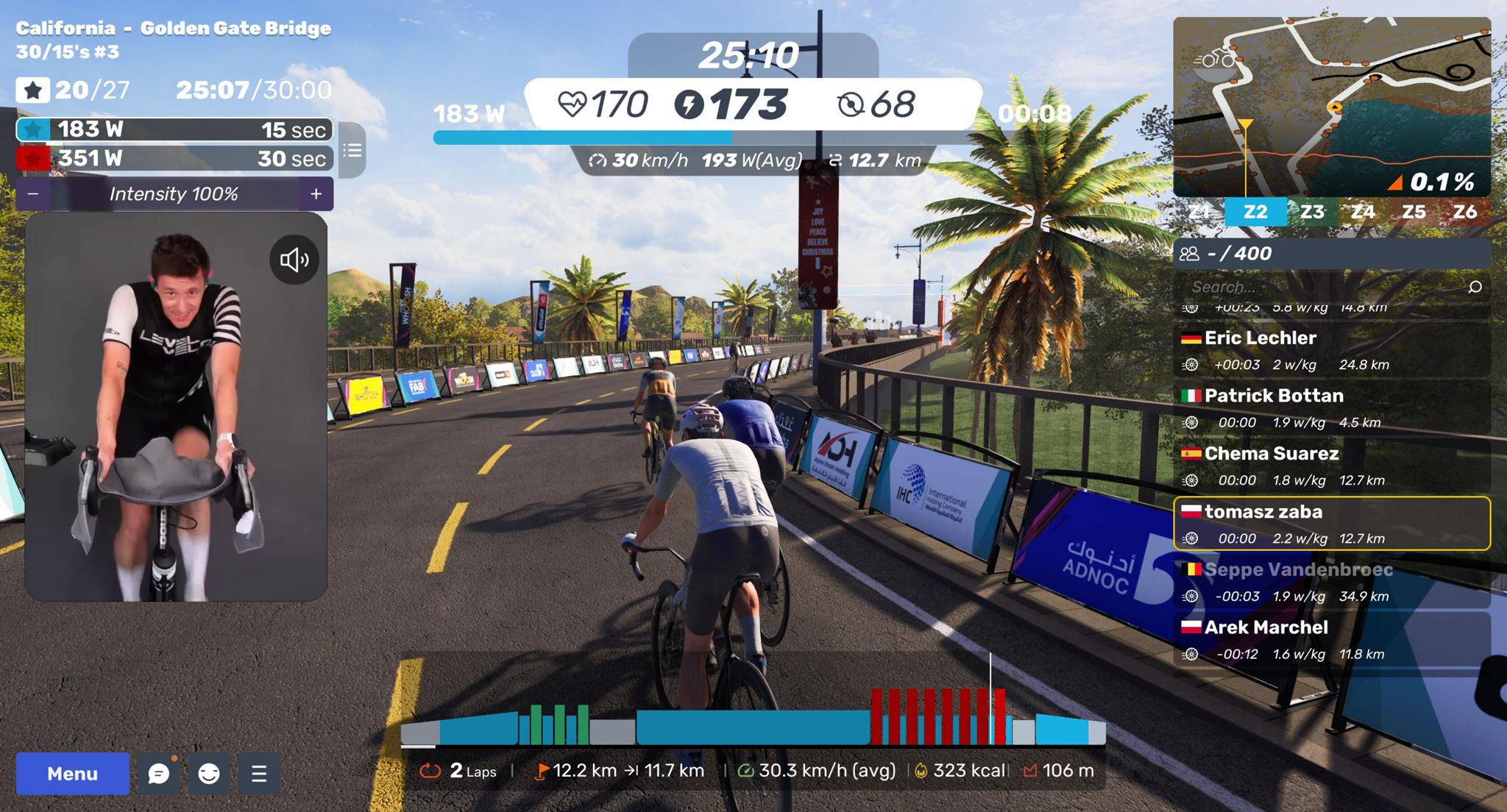The image size is (1507, 812).
Task: Open the chat message bubble icon
Action: [x=159, y=774]
